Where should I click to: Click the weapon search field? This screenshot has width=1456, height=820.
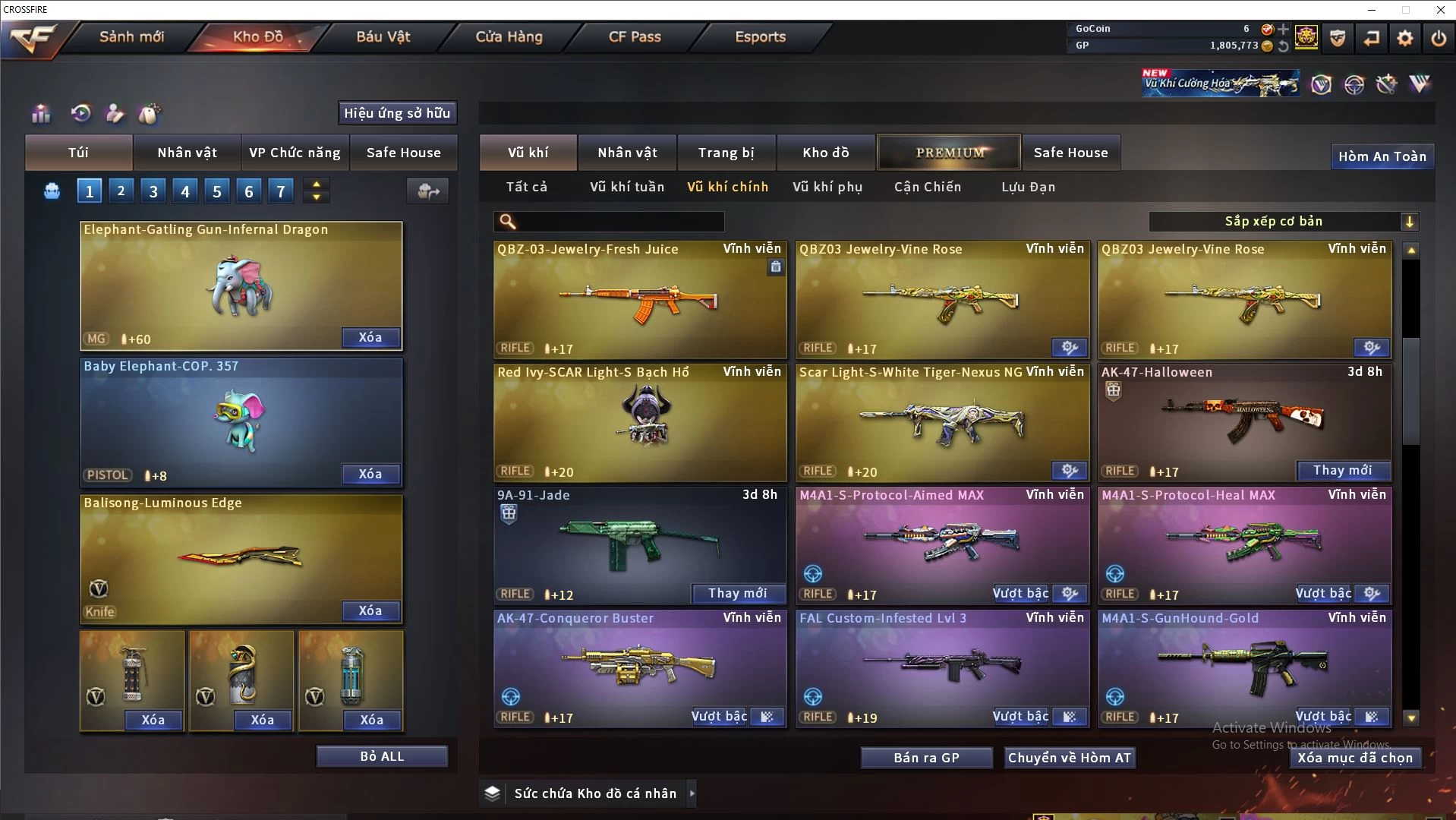pos(619,221)
